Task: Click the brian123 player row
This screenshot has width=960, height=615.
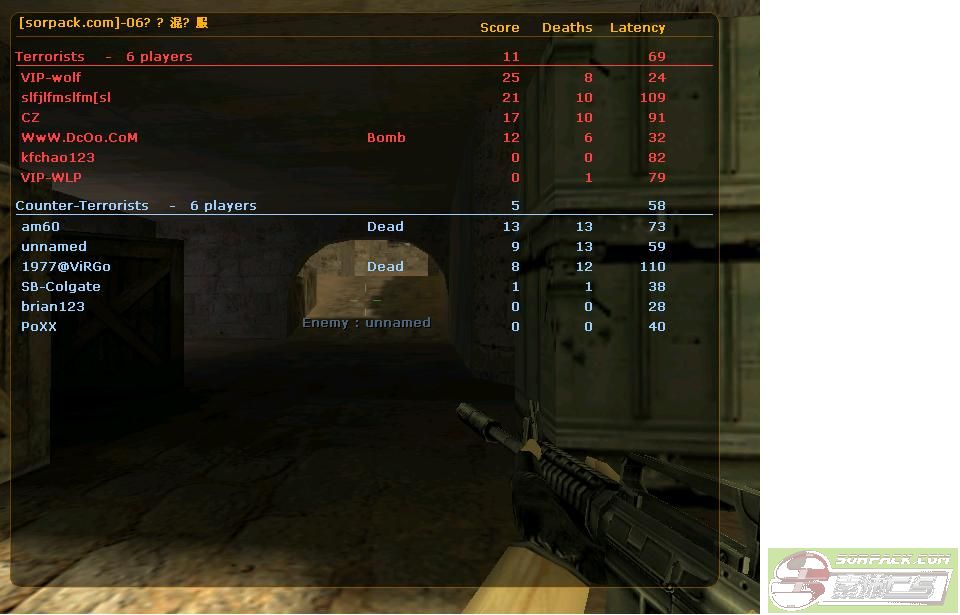Action: pos(53,306)
